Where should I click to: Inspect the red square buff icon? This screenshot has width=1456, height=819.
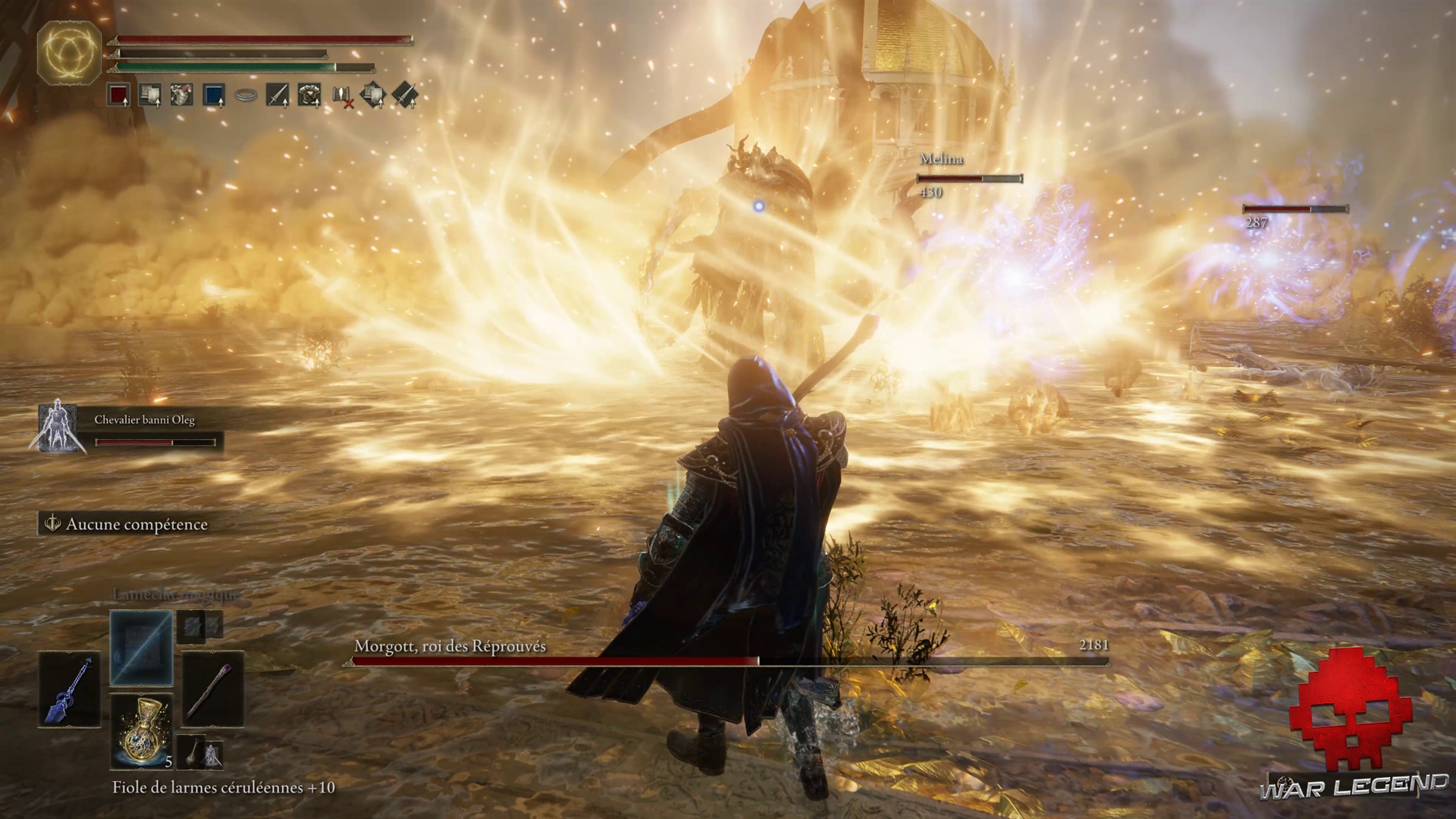[118, 96]
